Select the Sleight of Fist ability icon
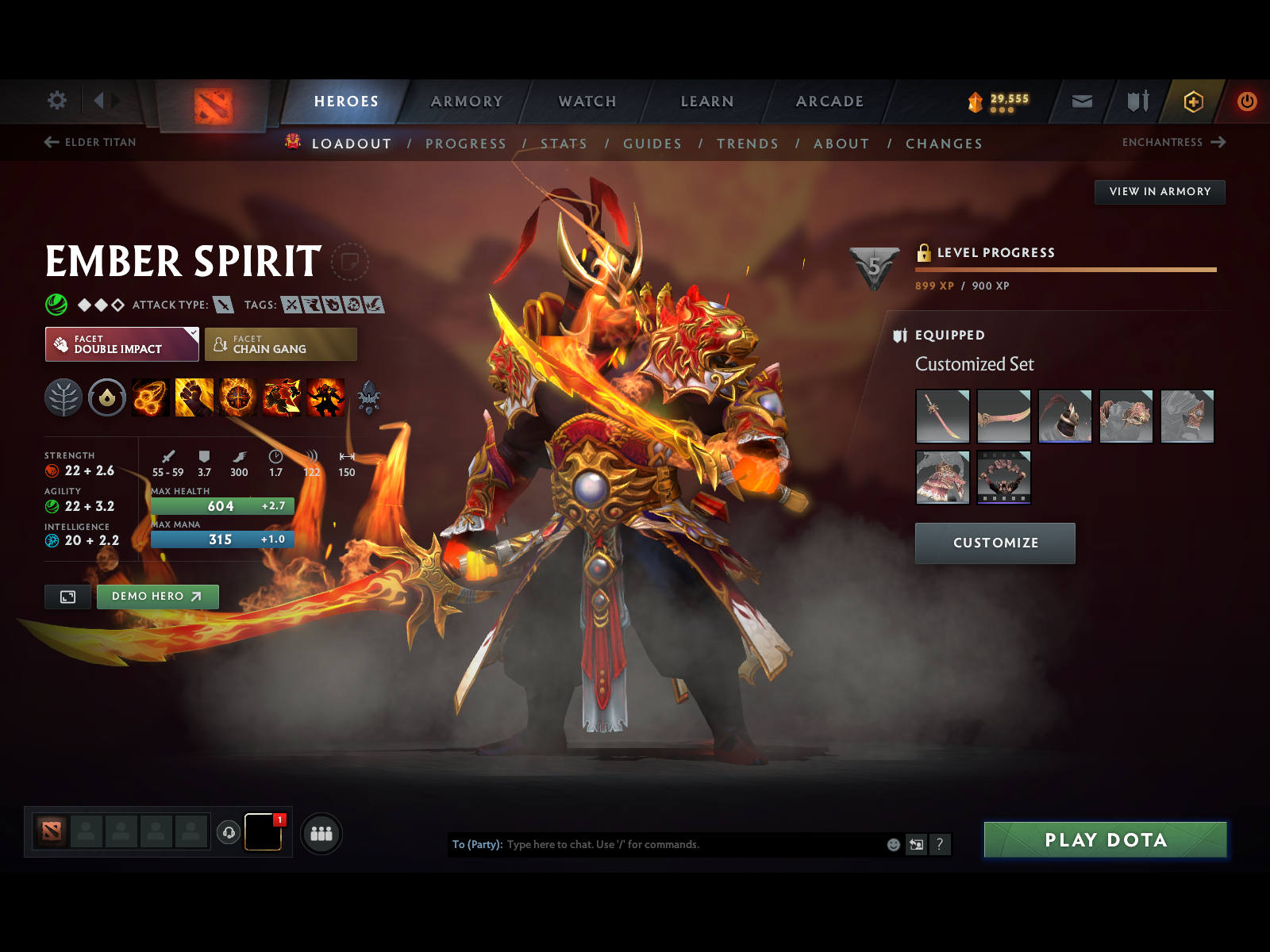The width and height of the screenshot is (1270, 952). tap(194, 397)
